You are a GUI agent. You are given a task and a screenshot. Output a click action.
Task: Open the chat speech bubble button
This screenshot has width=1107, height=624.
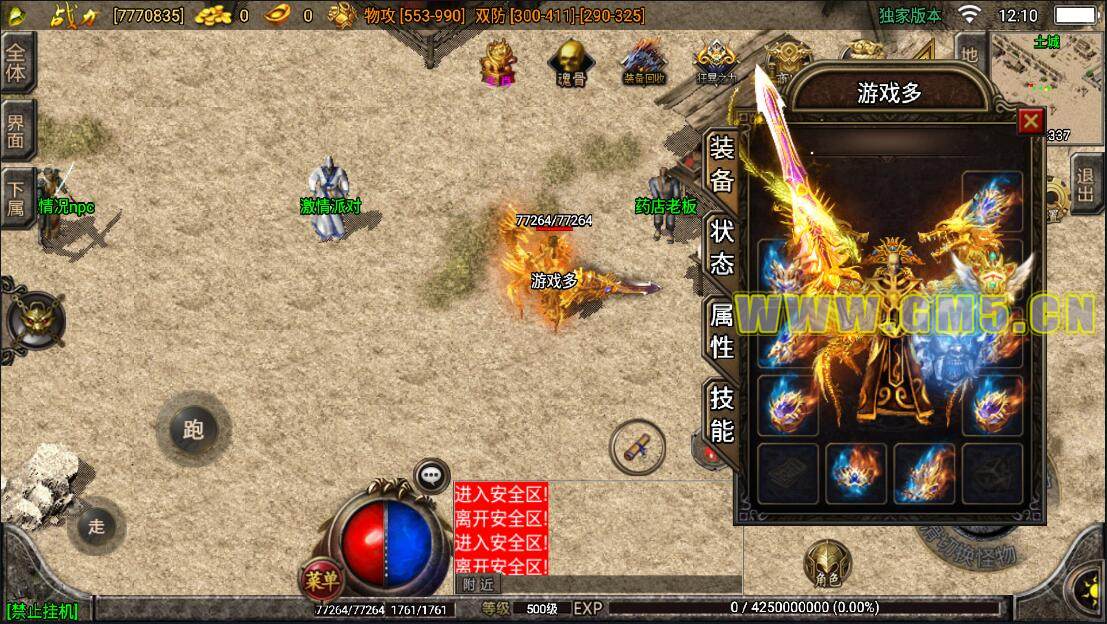431,474
